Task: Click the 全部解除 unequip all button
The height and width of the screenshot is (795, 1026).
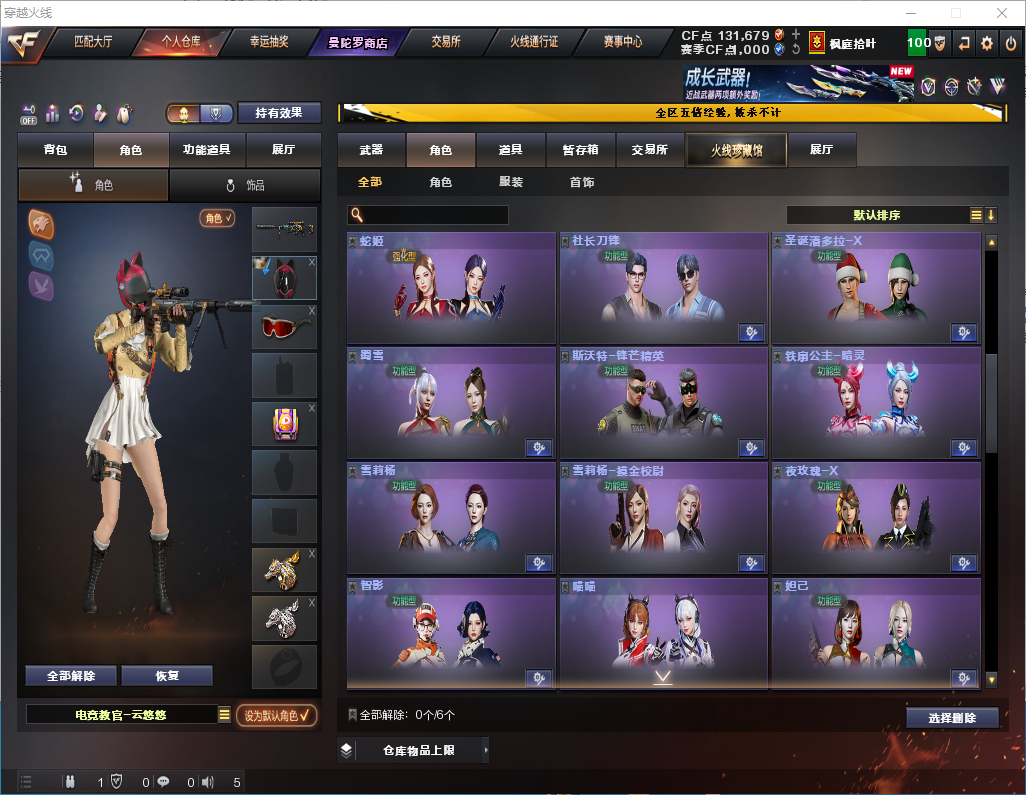Action: (x=71, y=676)
